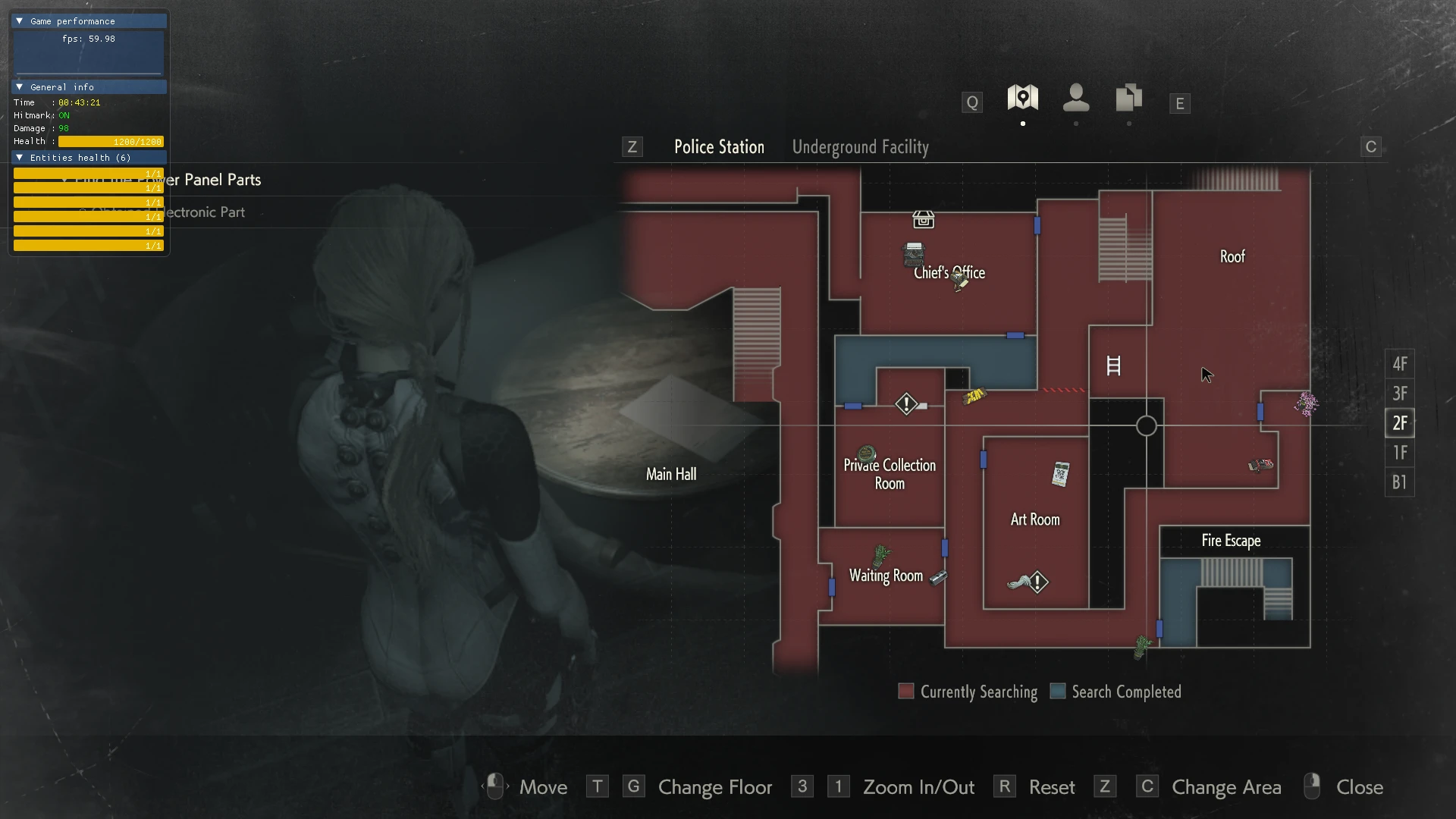
Task: Collapse the General info overlay section
Action: (x=20, y=87)
